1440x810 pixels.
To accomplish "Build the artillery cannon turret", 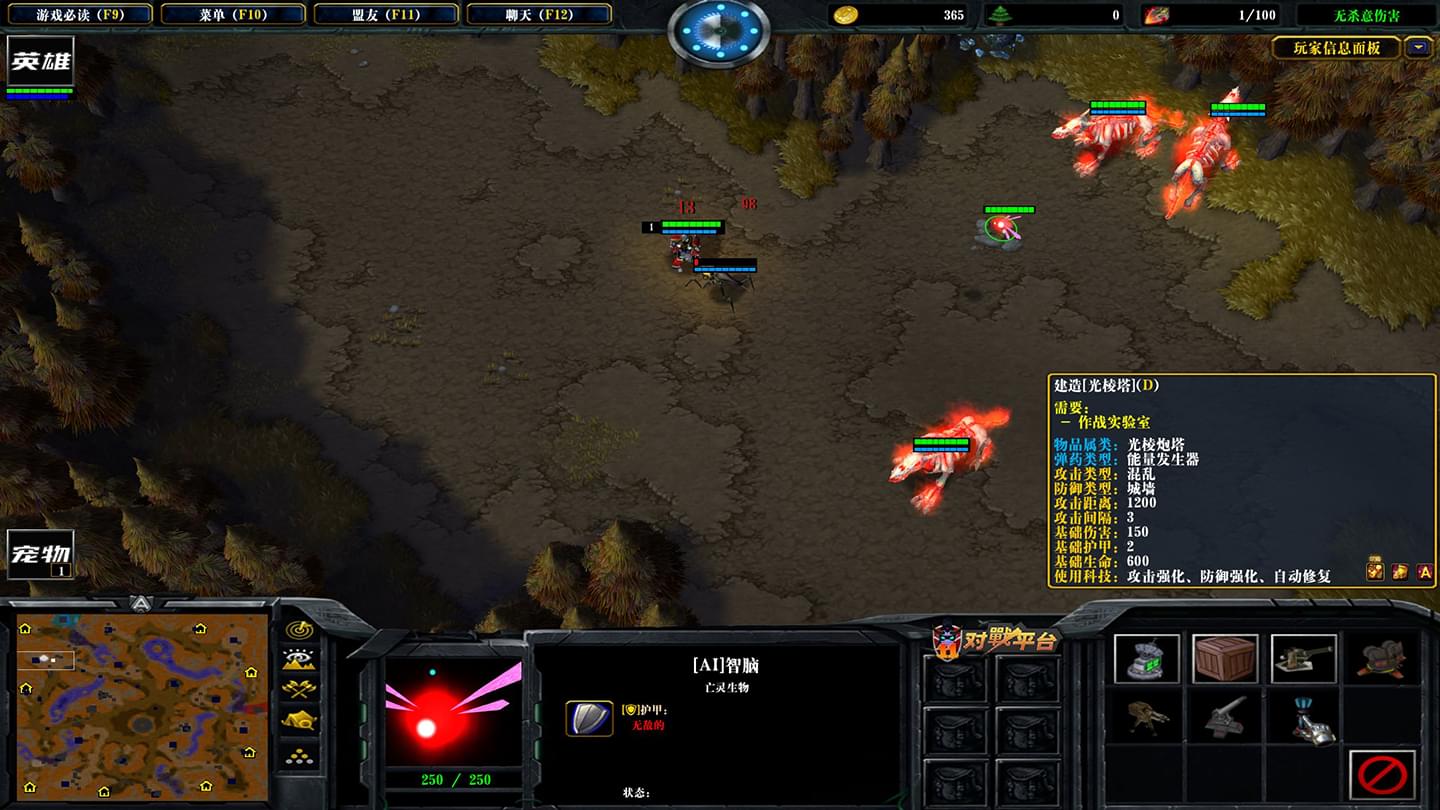I will (x=1303, y=659).
